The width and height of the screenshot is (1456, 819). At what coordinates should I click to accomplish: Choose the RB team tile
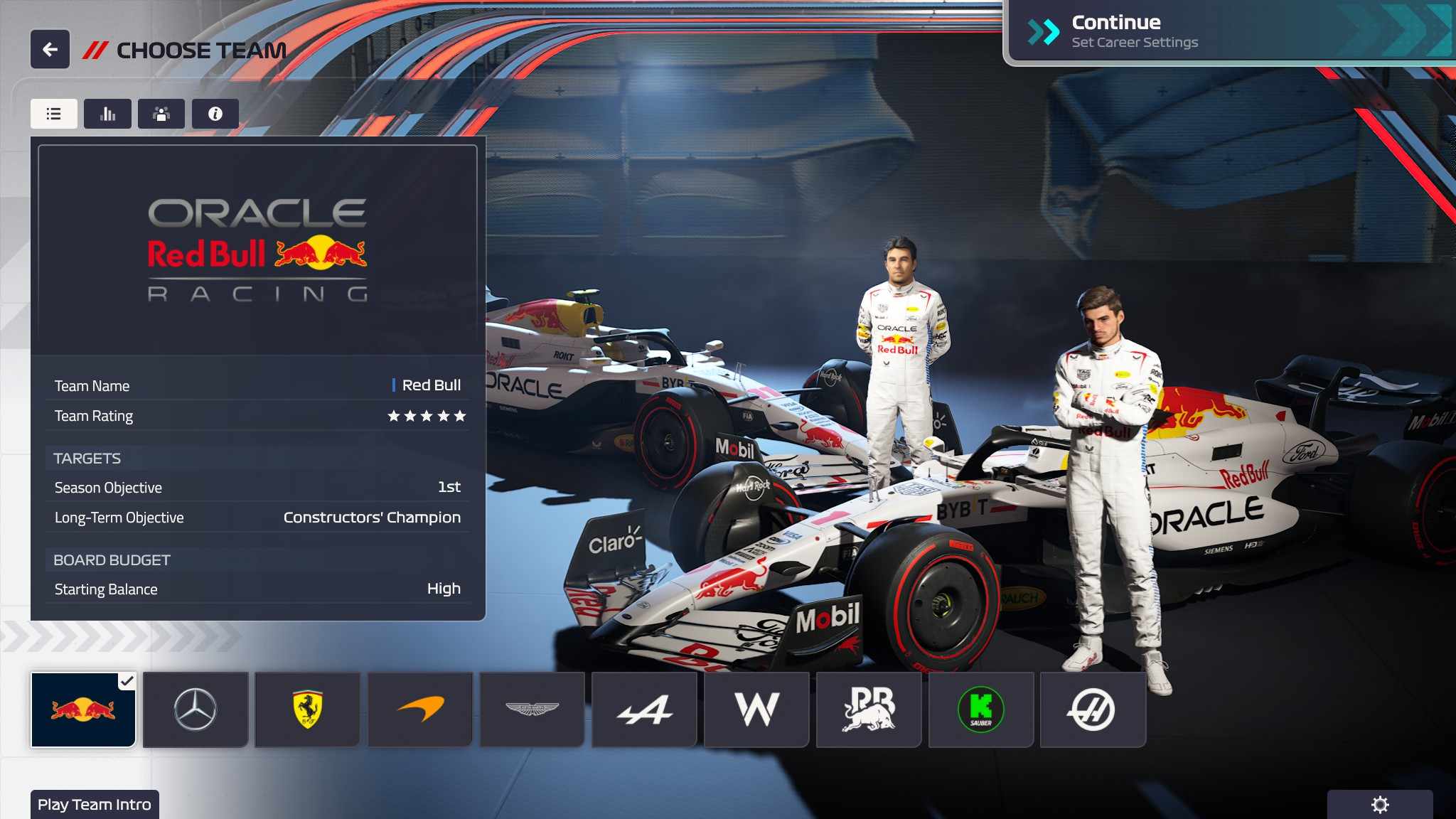[869, 710]
